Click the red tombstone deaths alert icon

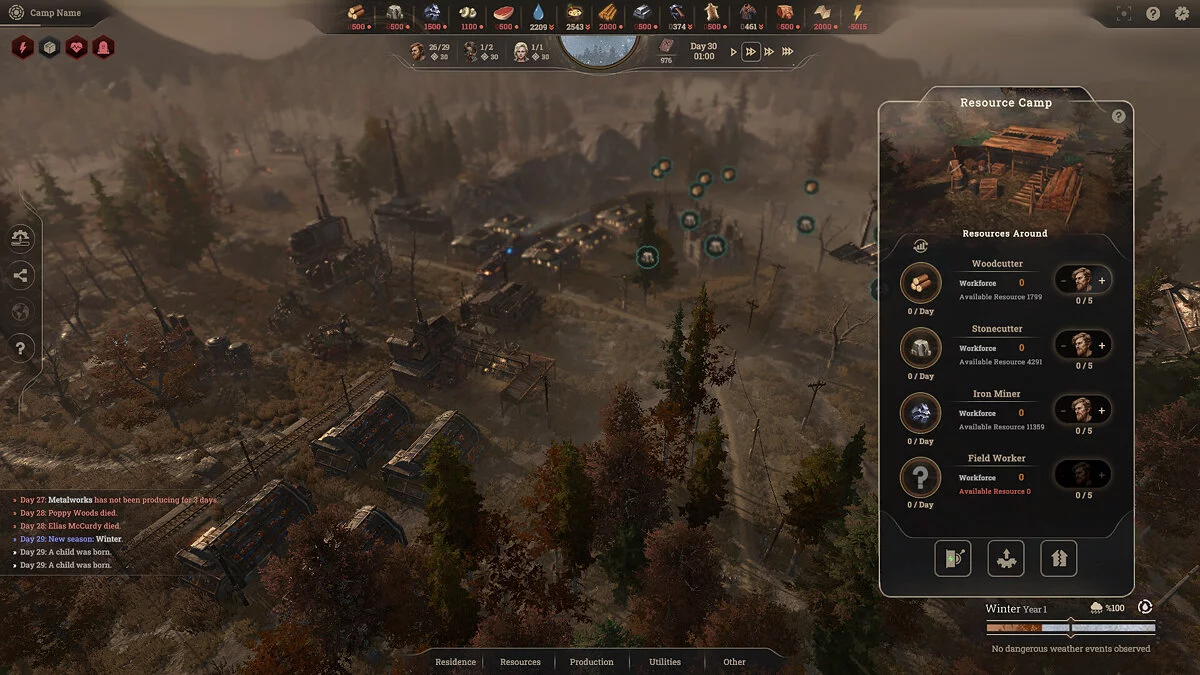coord(103,47)
